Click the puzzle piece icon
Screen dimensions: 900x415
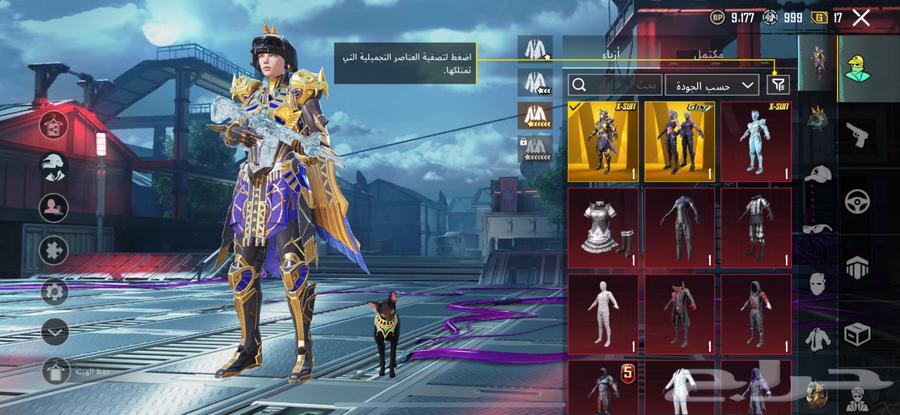pyautogui.click(x=54, y=250)
